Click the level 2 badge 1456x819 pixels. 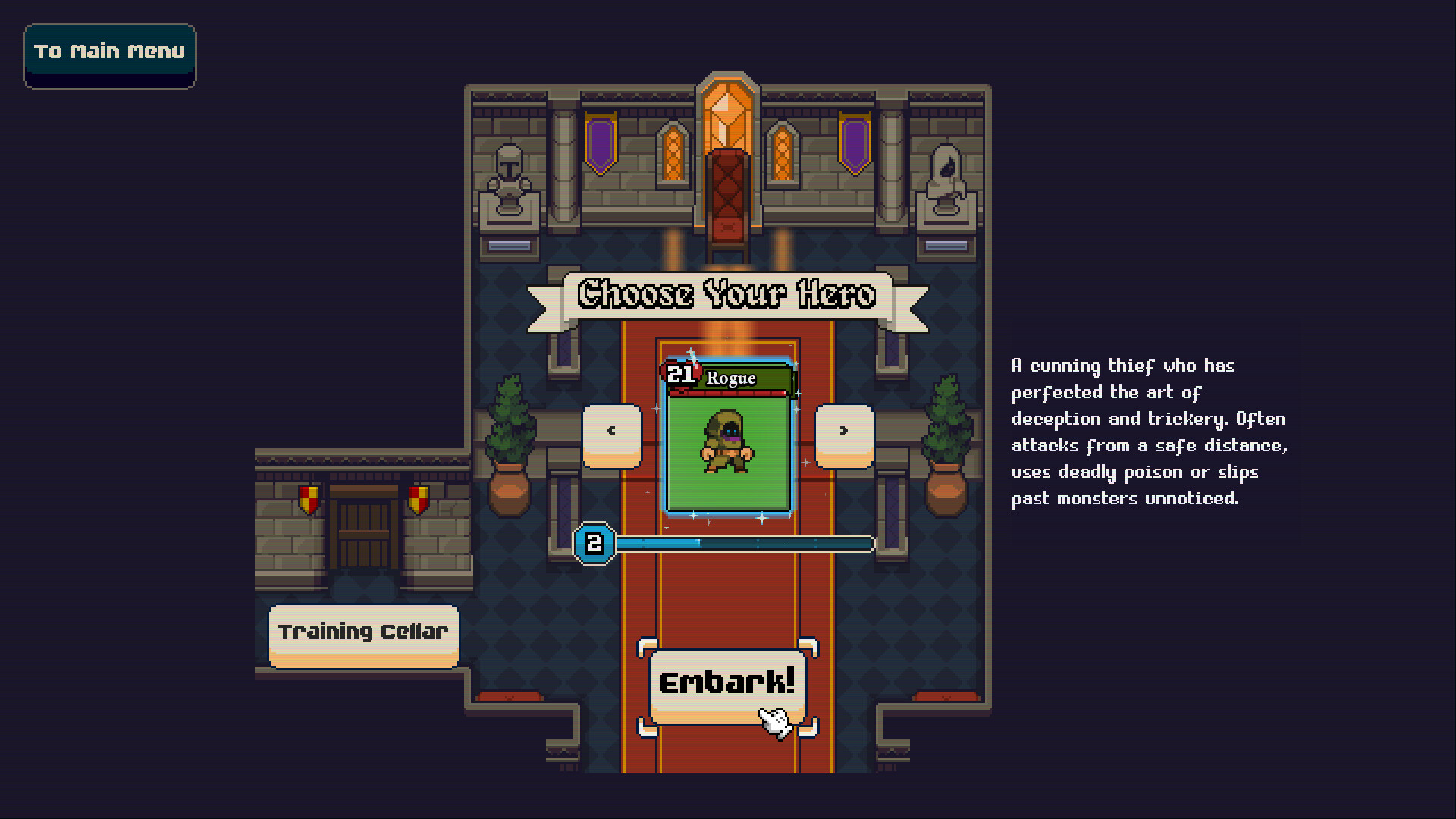(594, 542)
